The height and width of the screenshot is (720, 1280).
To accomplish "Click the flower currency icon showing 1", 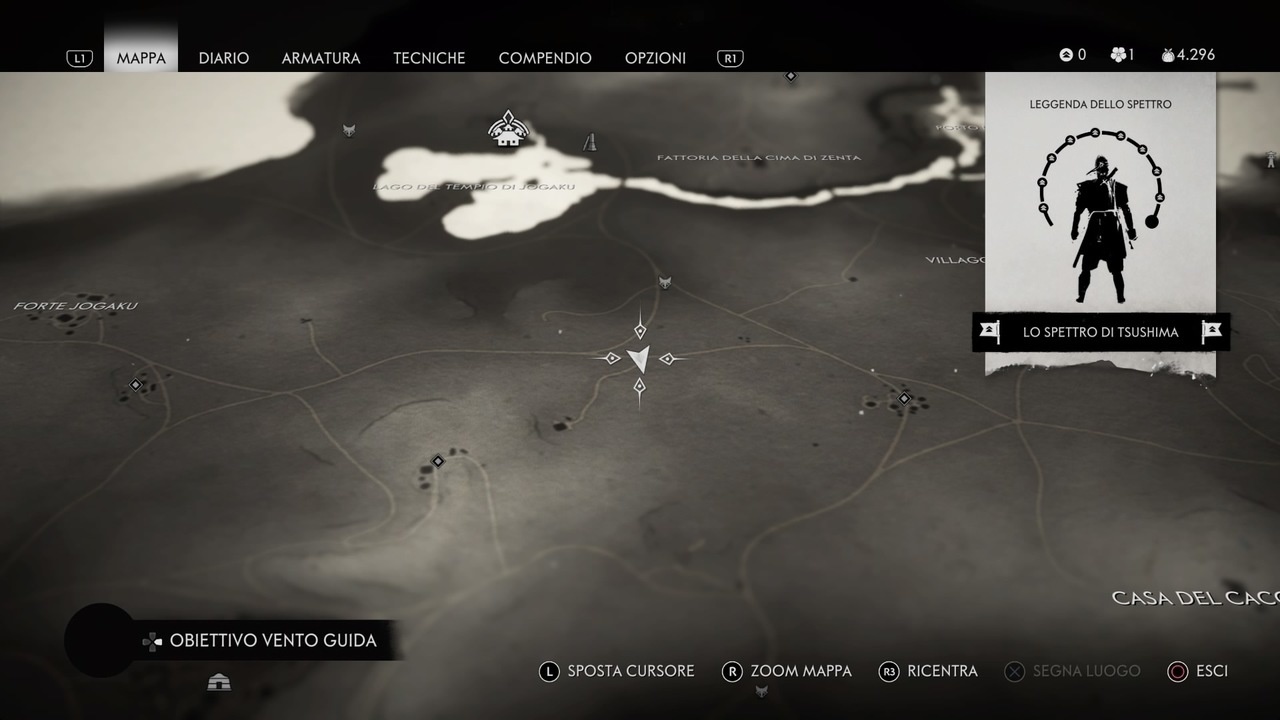I will click(1120, 55).
